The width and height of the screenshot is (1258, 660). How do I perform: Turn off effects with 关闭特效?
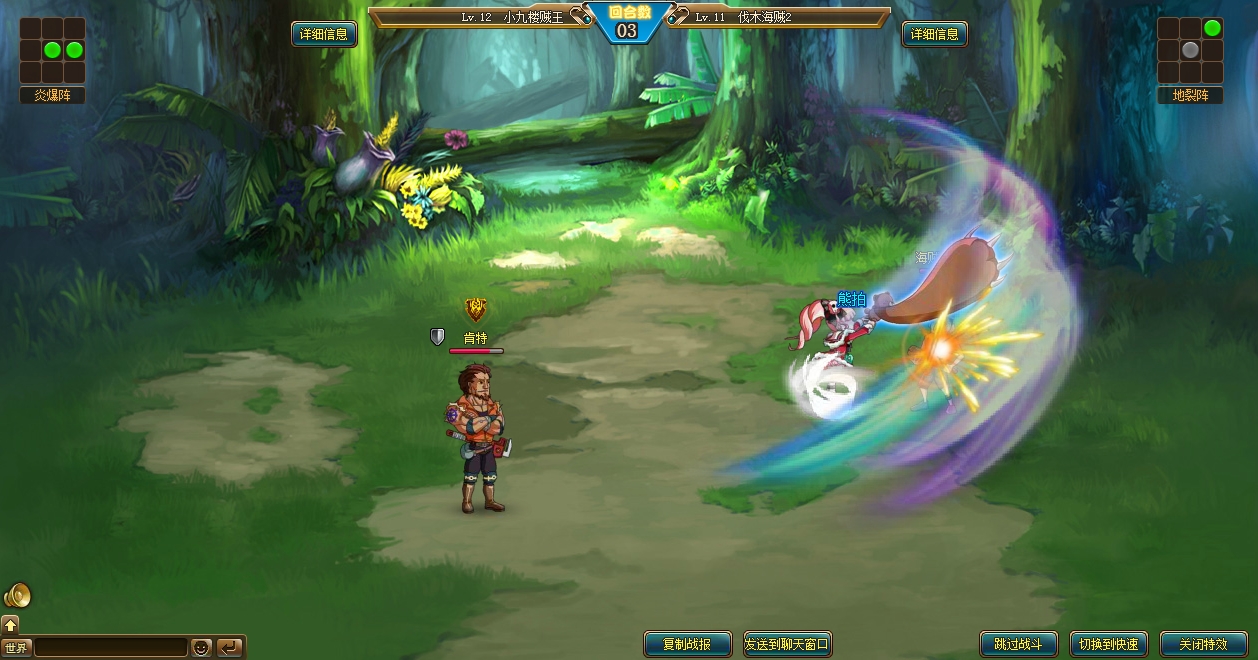point(1203,644)
